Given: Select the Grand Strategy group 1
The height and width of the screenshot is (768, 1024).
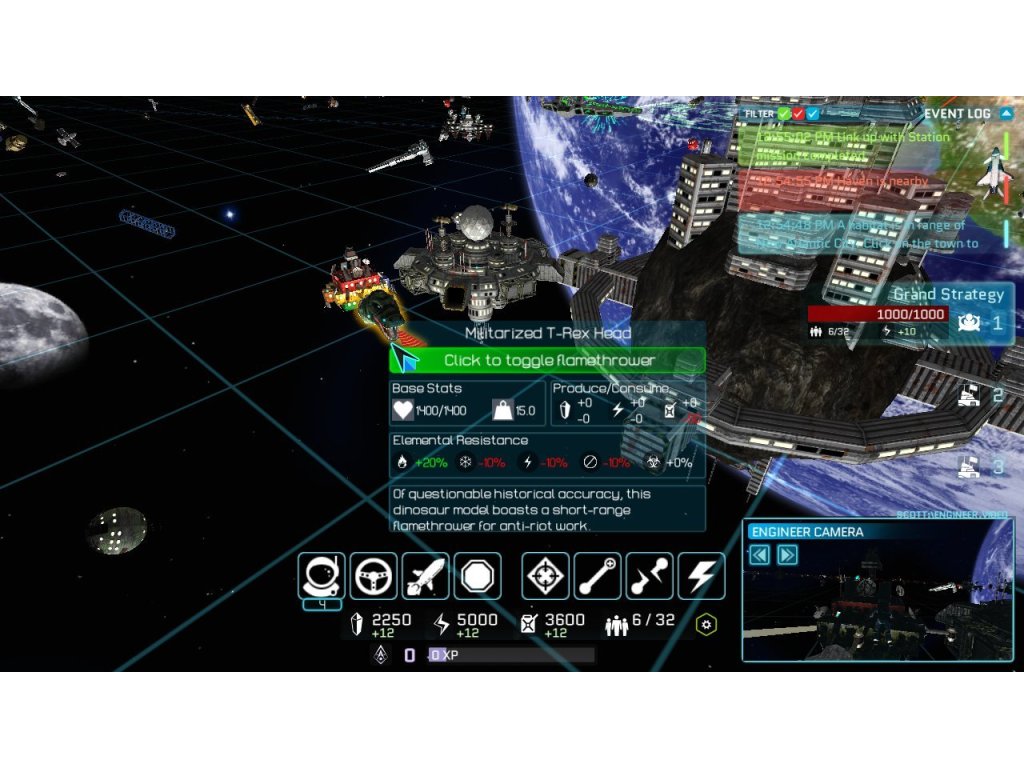Looking at the screenshot, I should click(967, 322).
